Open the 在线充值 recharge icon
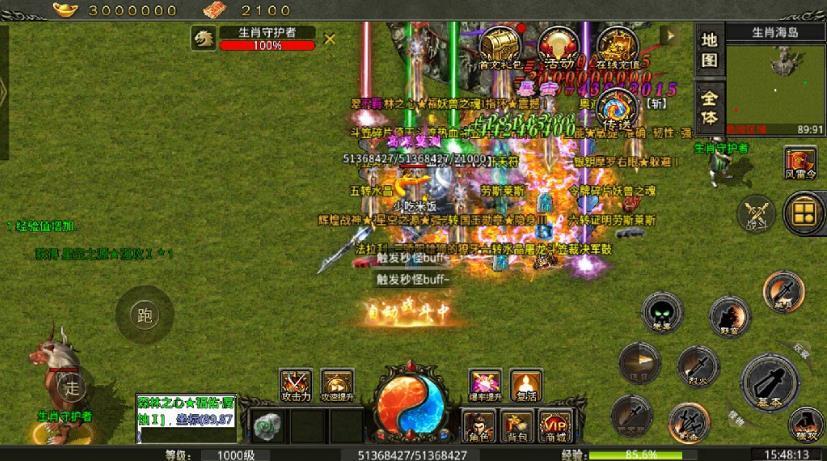The height and width of the screenshot is (461, 827). [x=616, y=48]
